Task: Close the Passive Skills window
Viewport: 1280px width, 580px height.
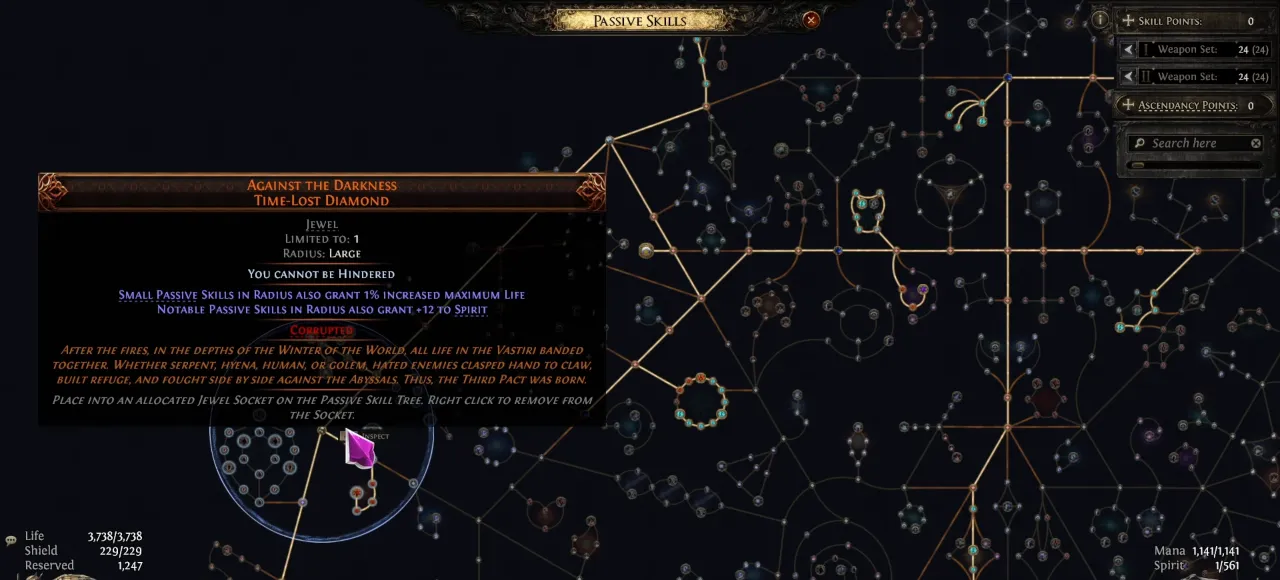Action: coord(811,20)
